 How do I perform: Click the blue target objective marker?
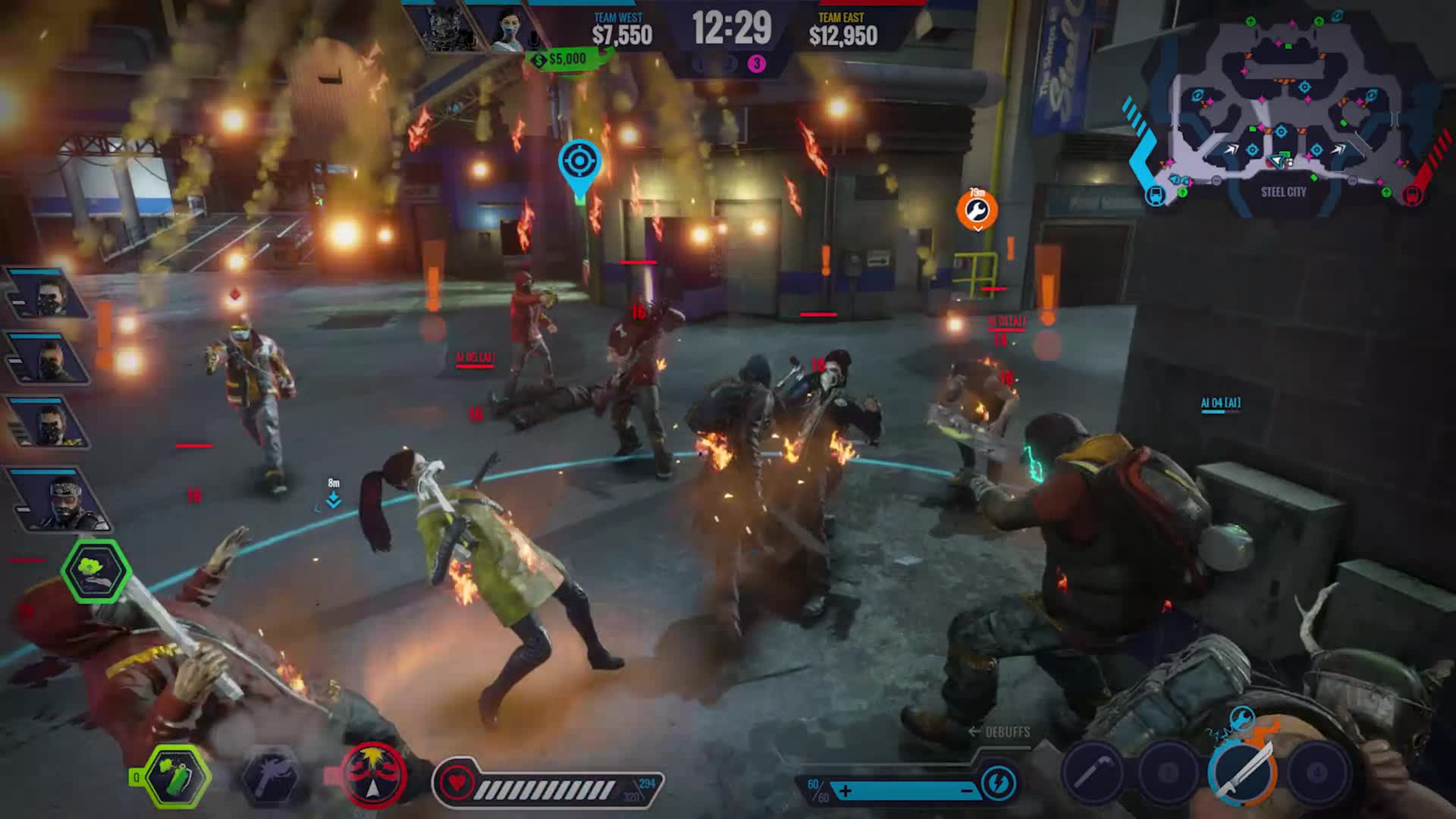click(x=580, y=162)
